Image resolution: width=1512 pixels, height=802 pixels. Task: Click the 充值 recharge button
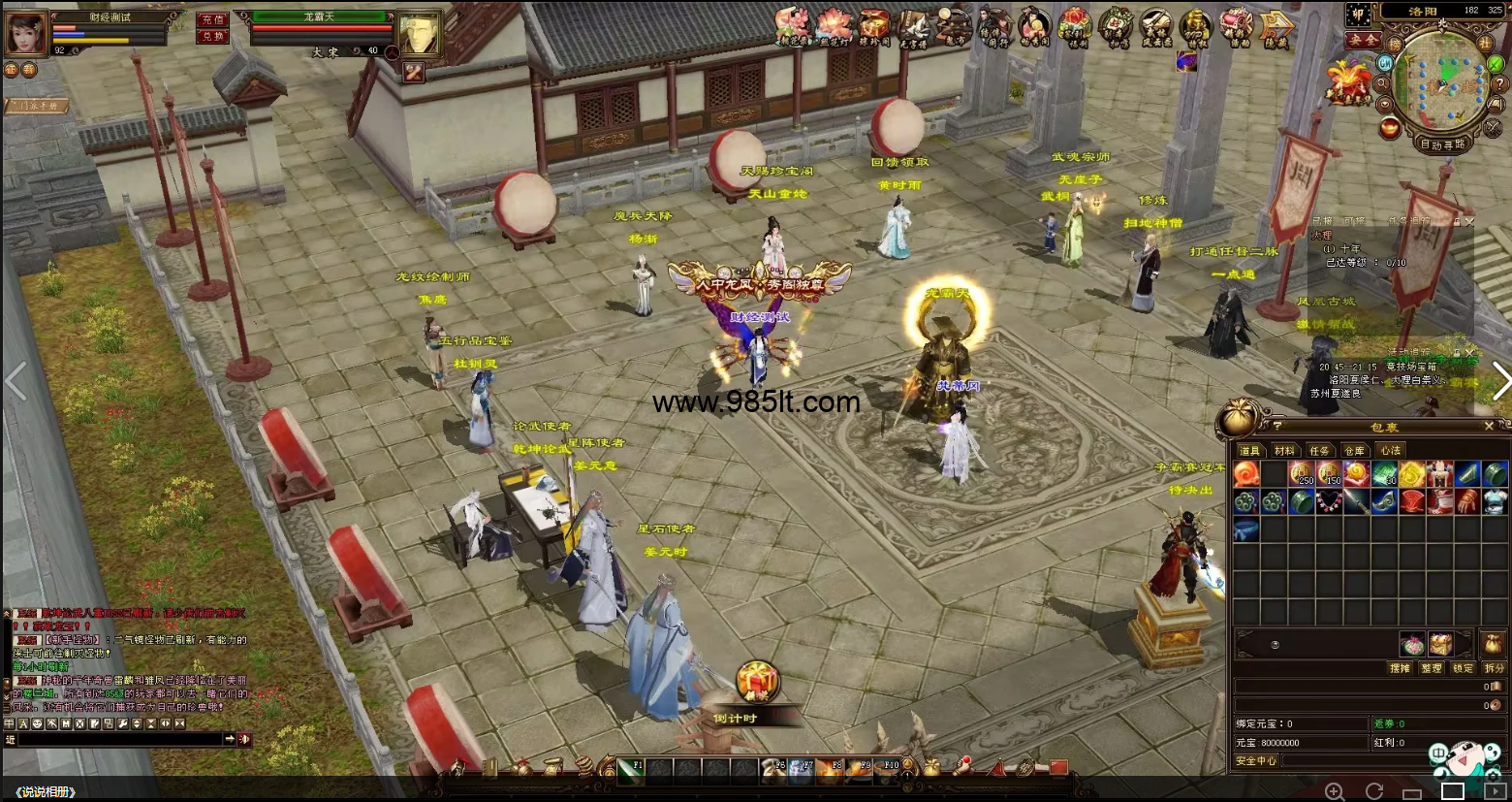click(212, 19)
